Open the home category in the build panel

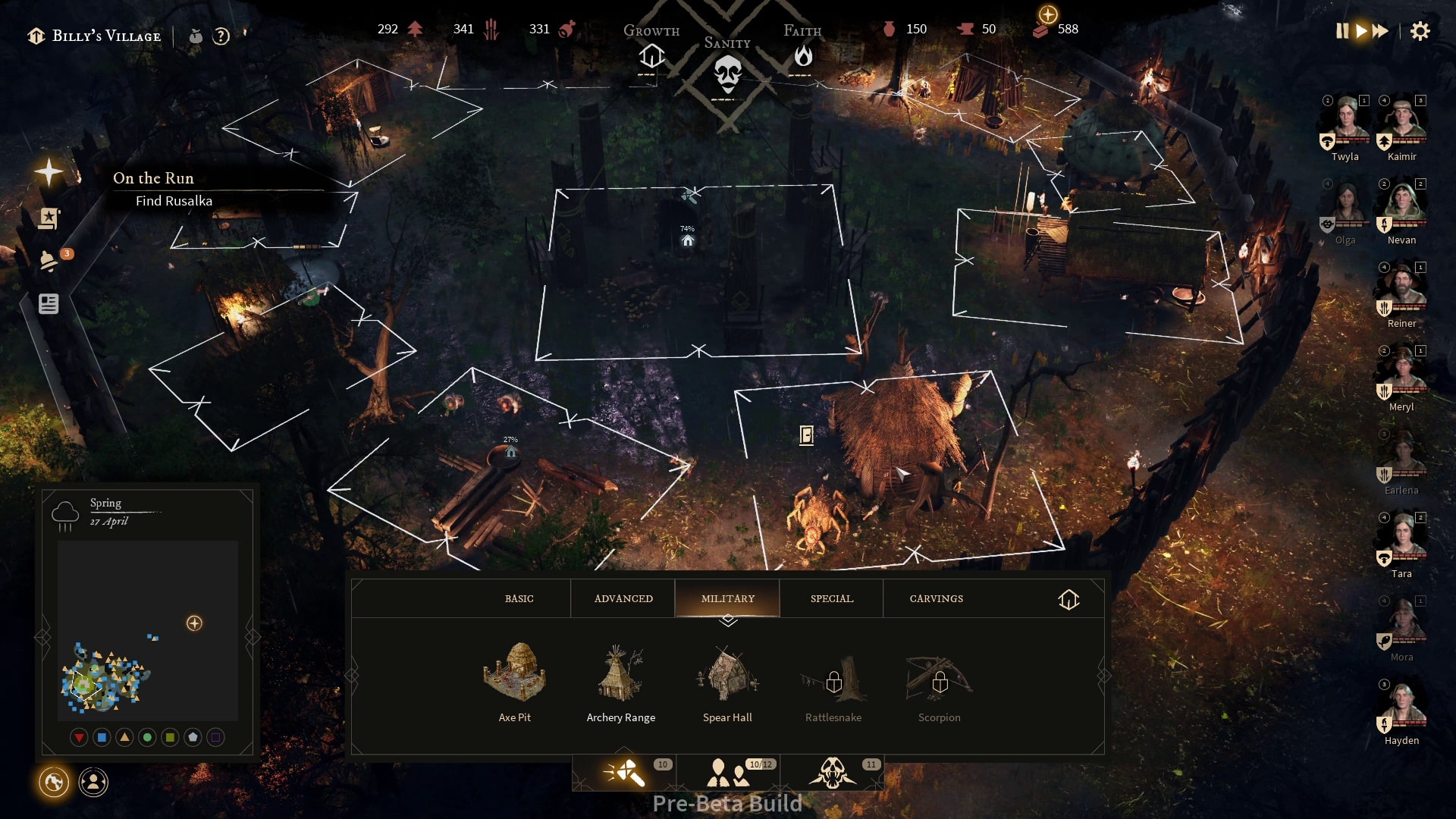[x=1070, y=598]
